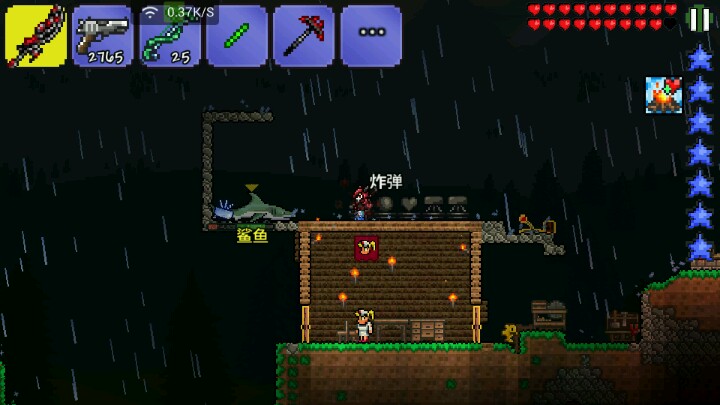The height and width of the screenshot is (405, 720).
Task: Select the red sword in the hotbar
Action: [x=36, y=36]
